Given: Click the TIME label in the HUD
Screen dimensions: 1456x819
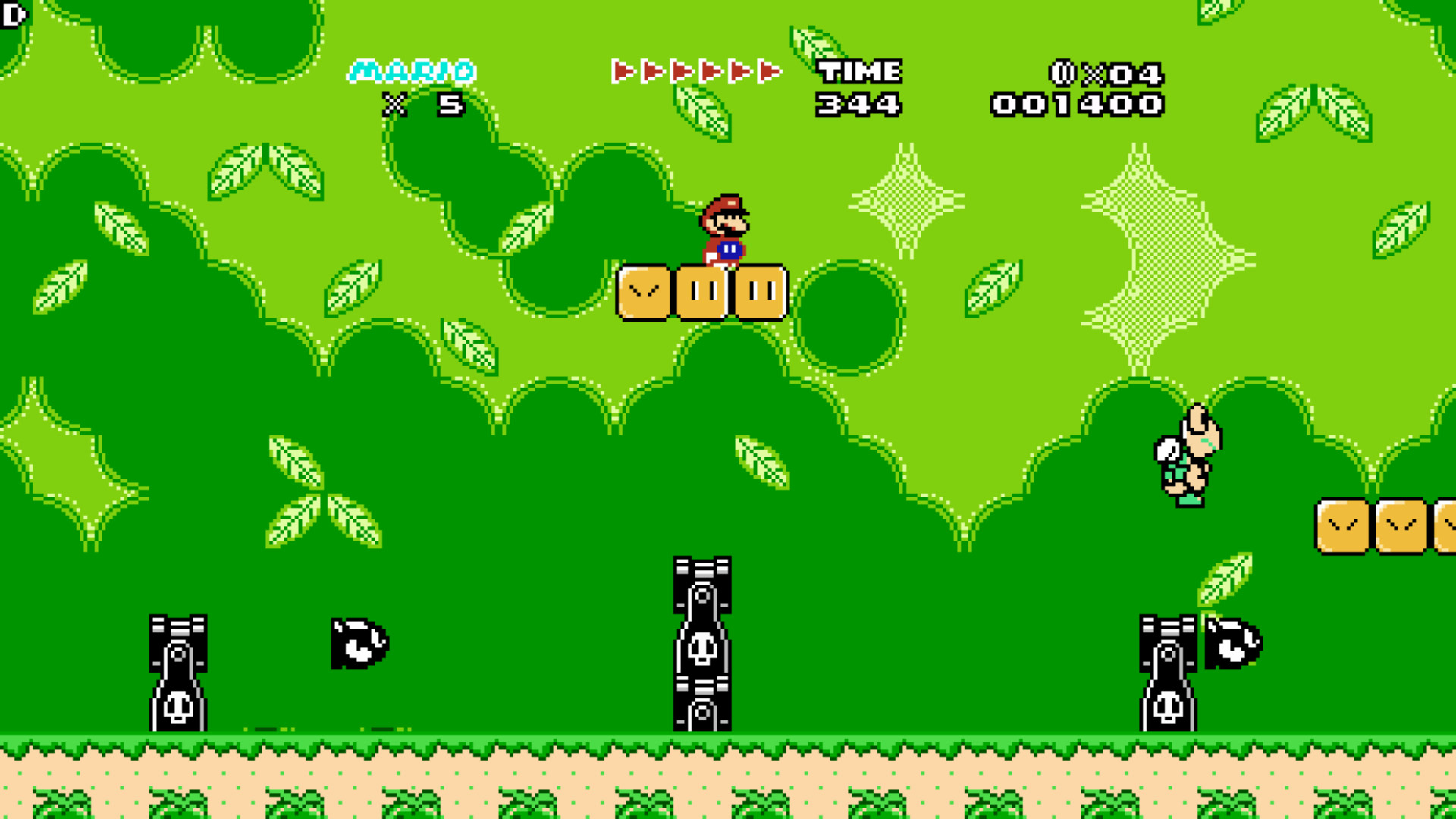Looking at the screenshot, I should [x=859, y=72].
